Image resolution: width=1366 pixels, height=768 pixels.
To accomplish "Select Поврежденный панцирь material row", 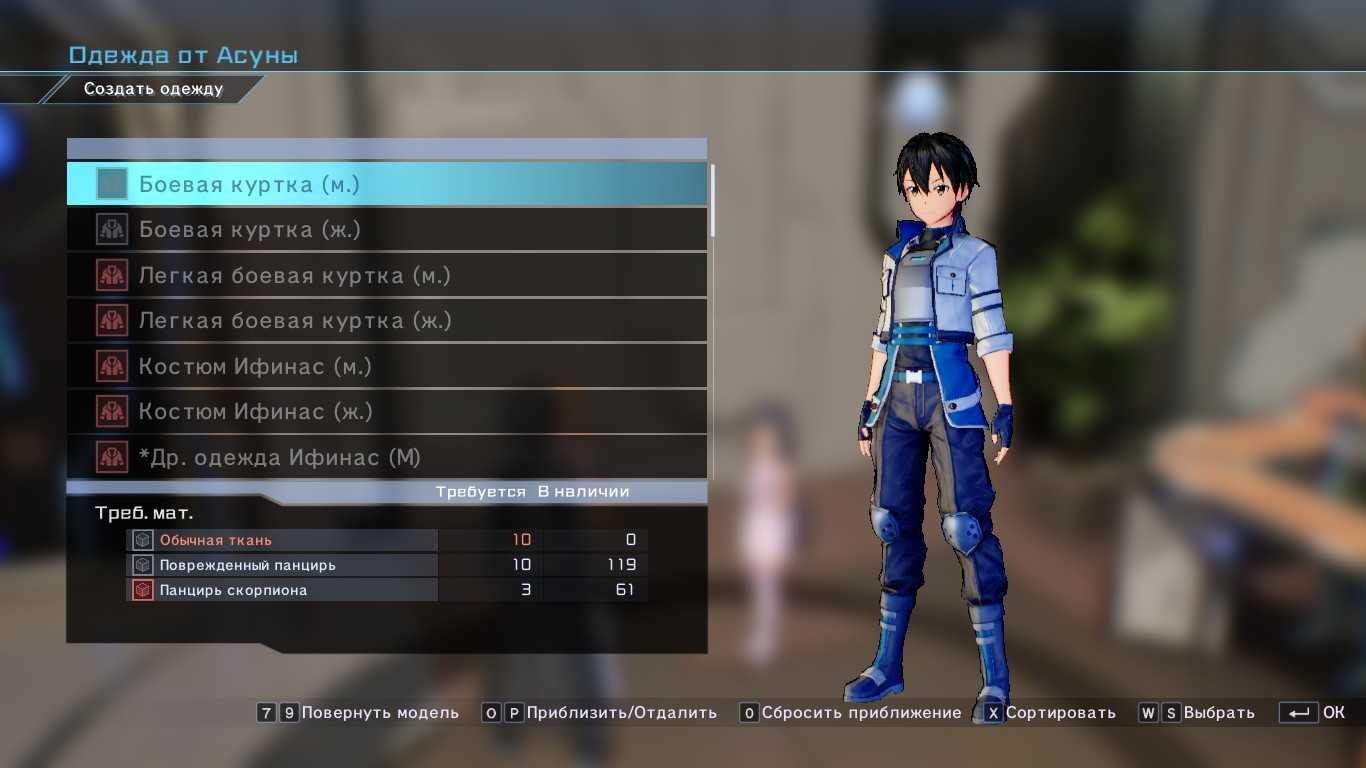I will point(386,565).
